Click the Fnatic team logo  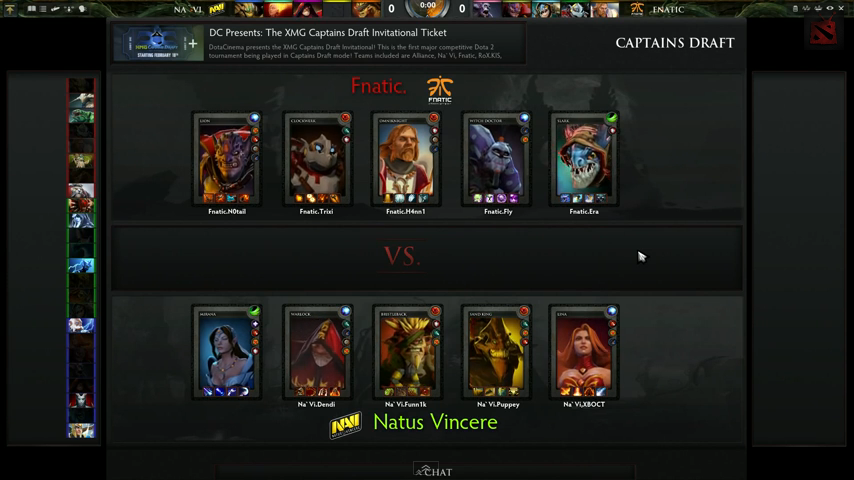(x=439, y=89)
